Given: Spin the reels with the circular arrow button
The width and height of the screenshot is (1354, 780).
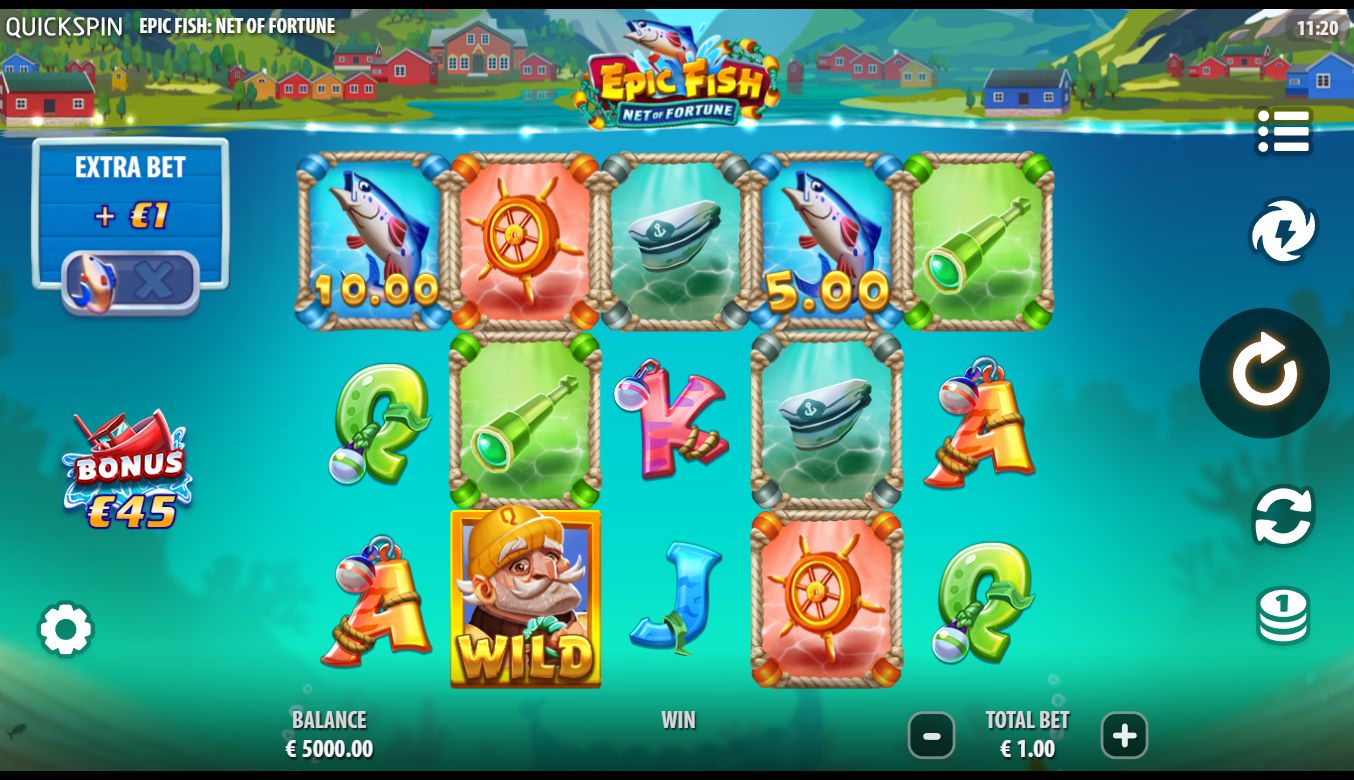Looking at the screenshot, I should pos(1264,373).
